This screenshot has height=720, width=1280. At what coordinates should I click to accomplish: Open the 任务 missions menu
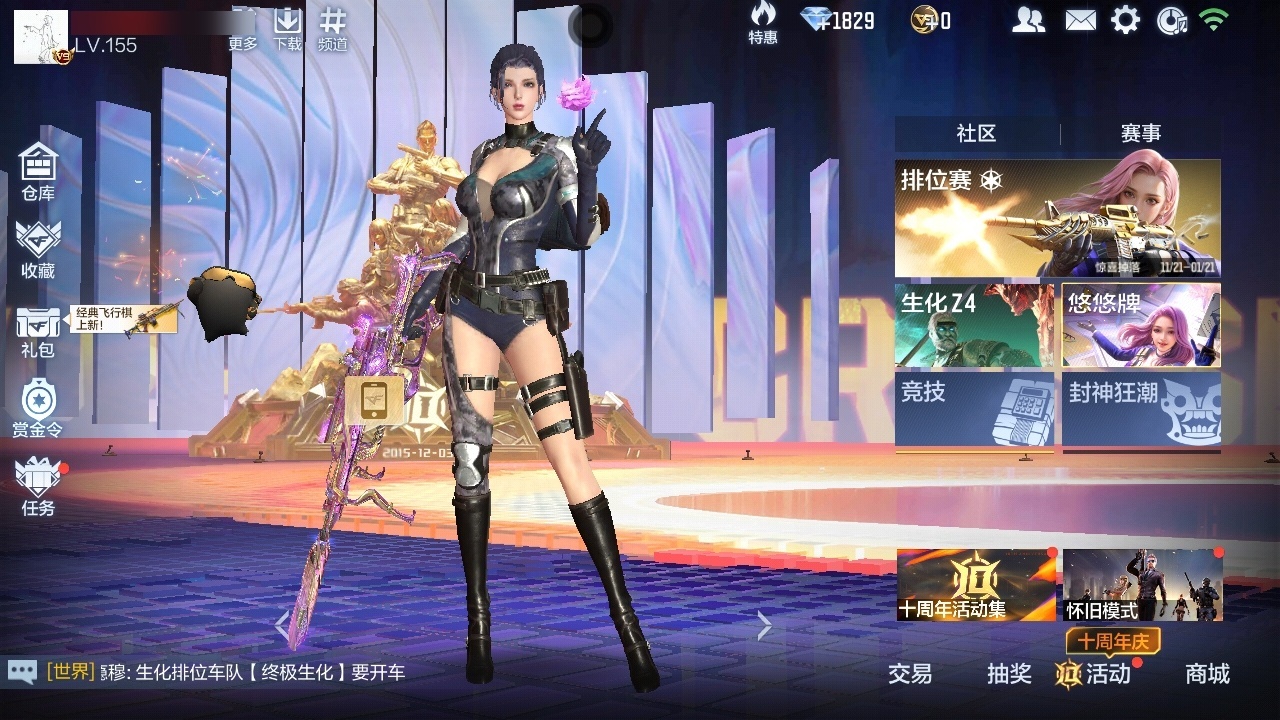point(38,487)
